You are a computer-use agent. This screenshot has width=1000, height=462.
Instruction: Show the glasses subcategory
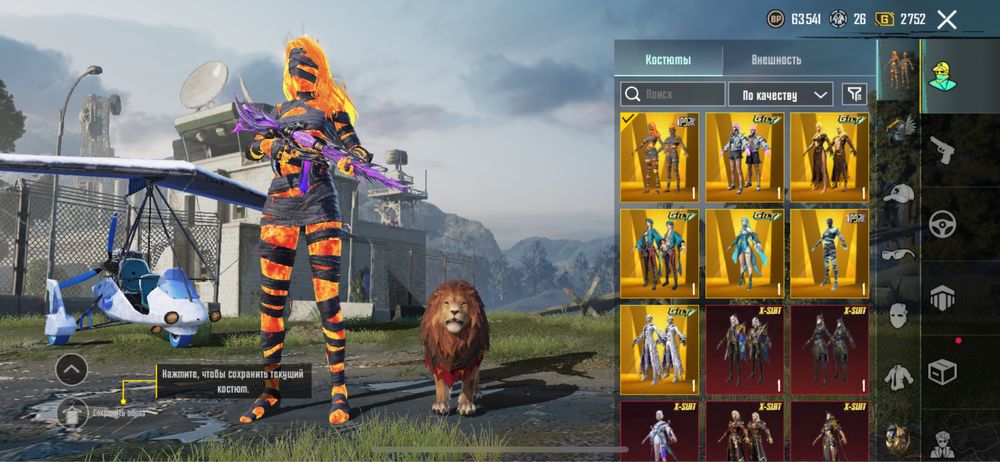[x=899, y=255]
